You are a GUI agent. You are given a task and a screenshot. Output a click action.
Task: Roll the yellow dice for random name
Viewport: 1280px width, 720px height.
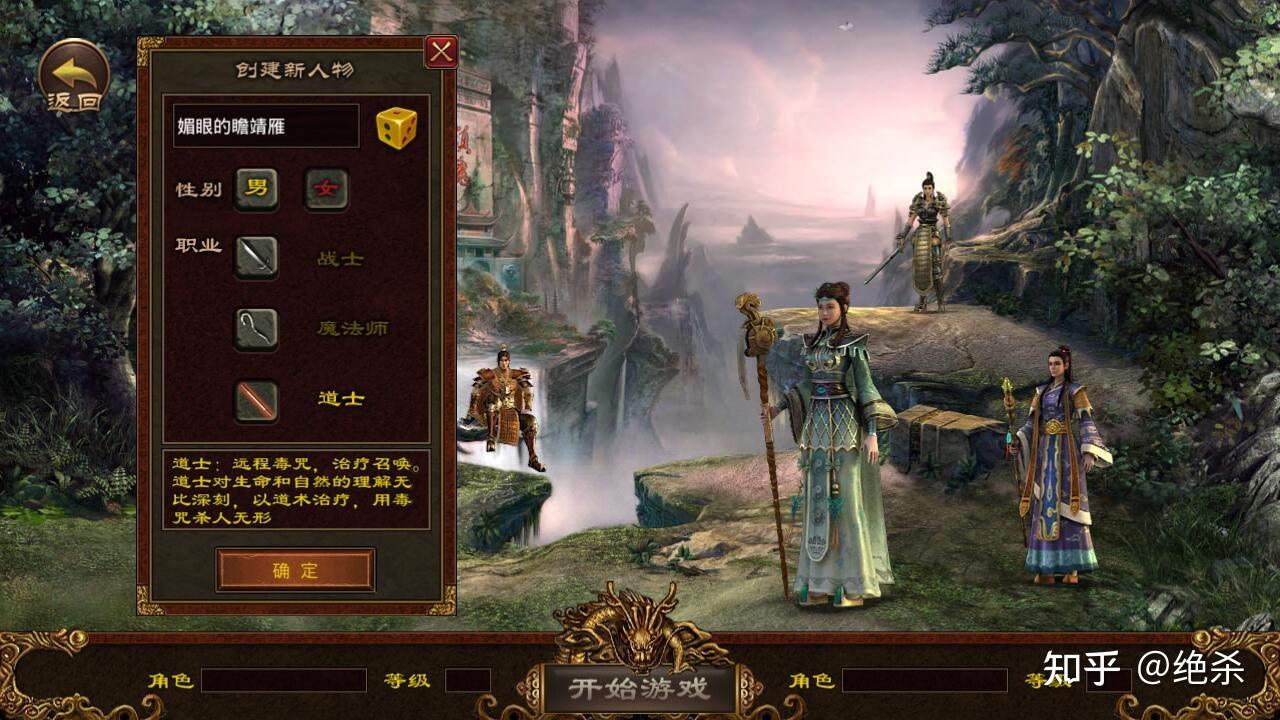click(396, 128)
